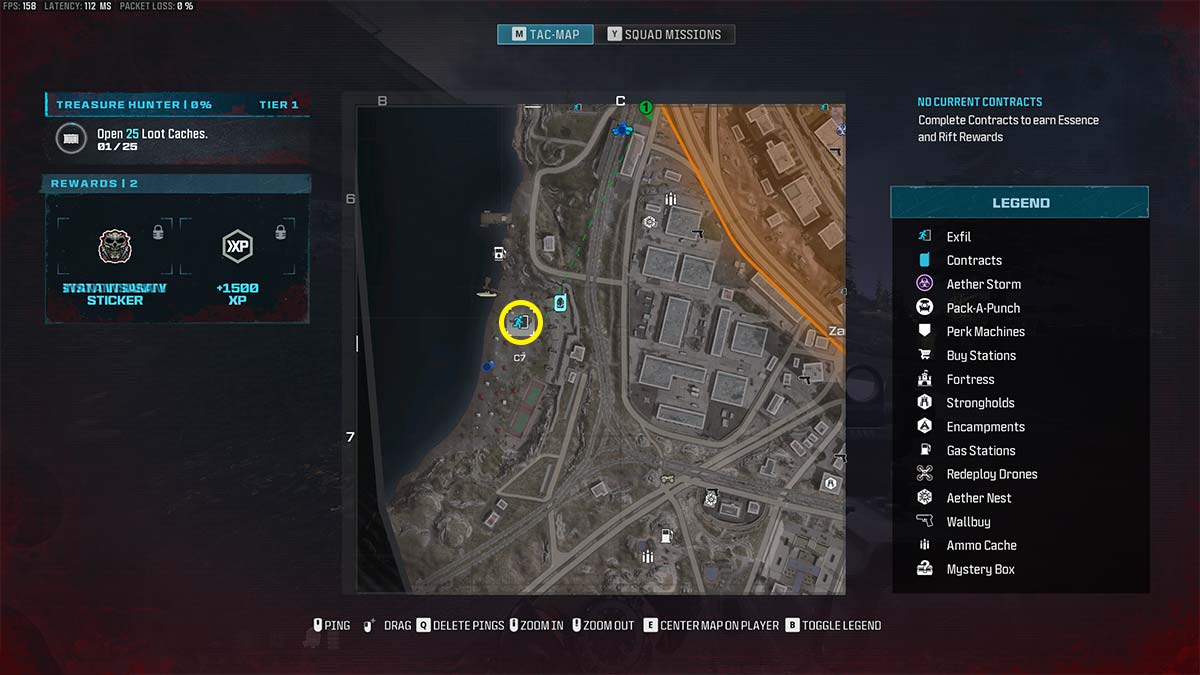This screenshot has width=1200, height=675.
Task: Inspect the +1500 XP reward
Action: (237, 261)
